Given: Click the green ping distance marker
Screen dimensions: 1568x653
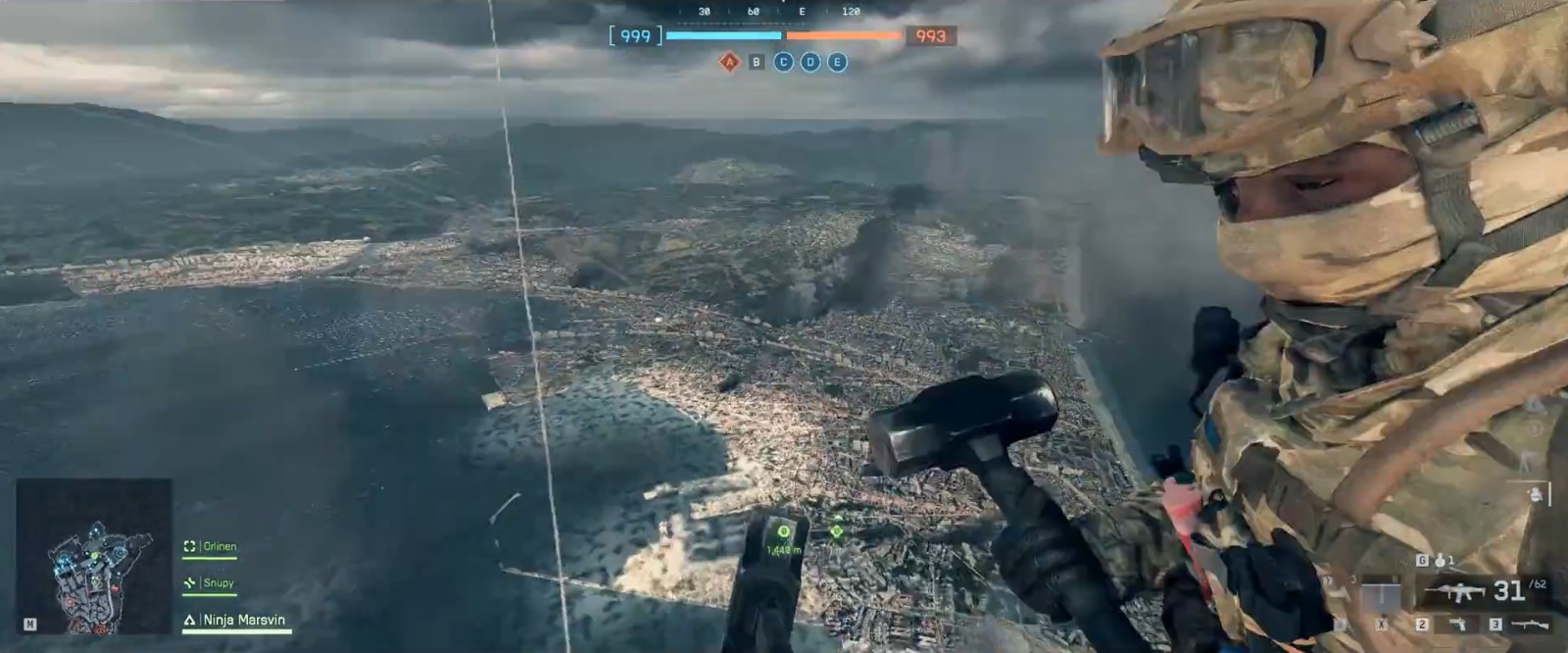Looking at the screenshot, I should [x=783, y=532].
